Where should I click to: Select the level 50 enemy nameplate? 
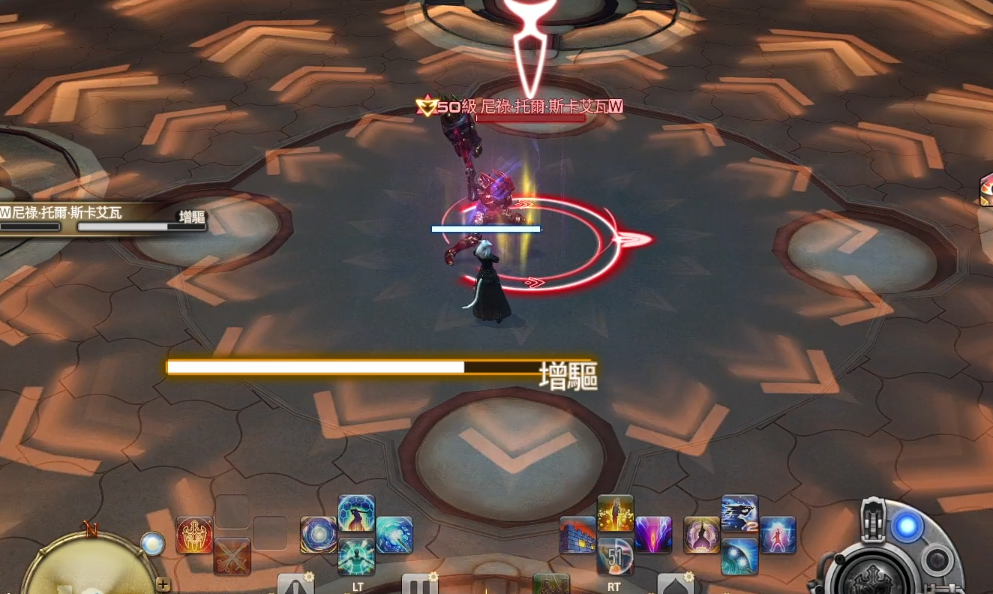click(520, 107)
